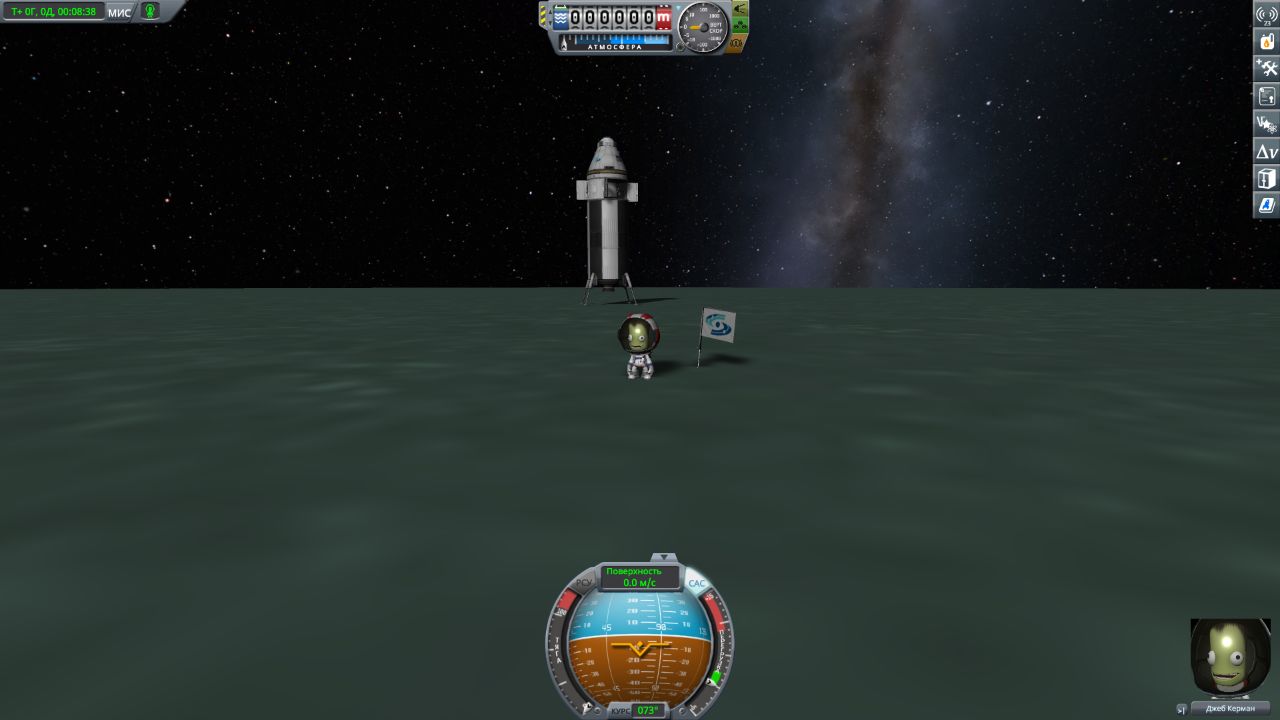This screenshot has width=1280, height=720.
Task: Open the fuel canister resources panel
Action: [x=1267, y=42]
